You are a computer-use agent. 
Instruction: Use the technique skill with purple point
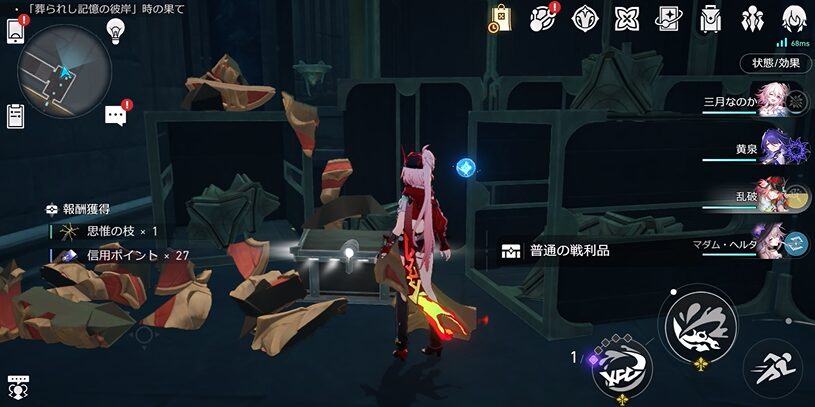click(x=621, y=370)
